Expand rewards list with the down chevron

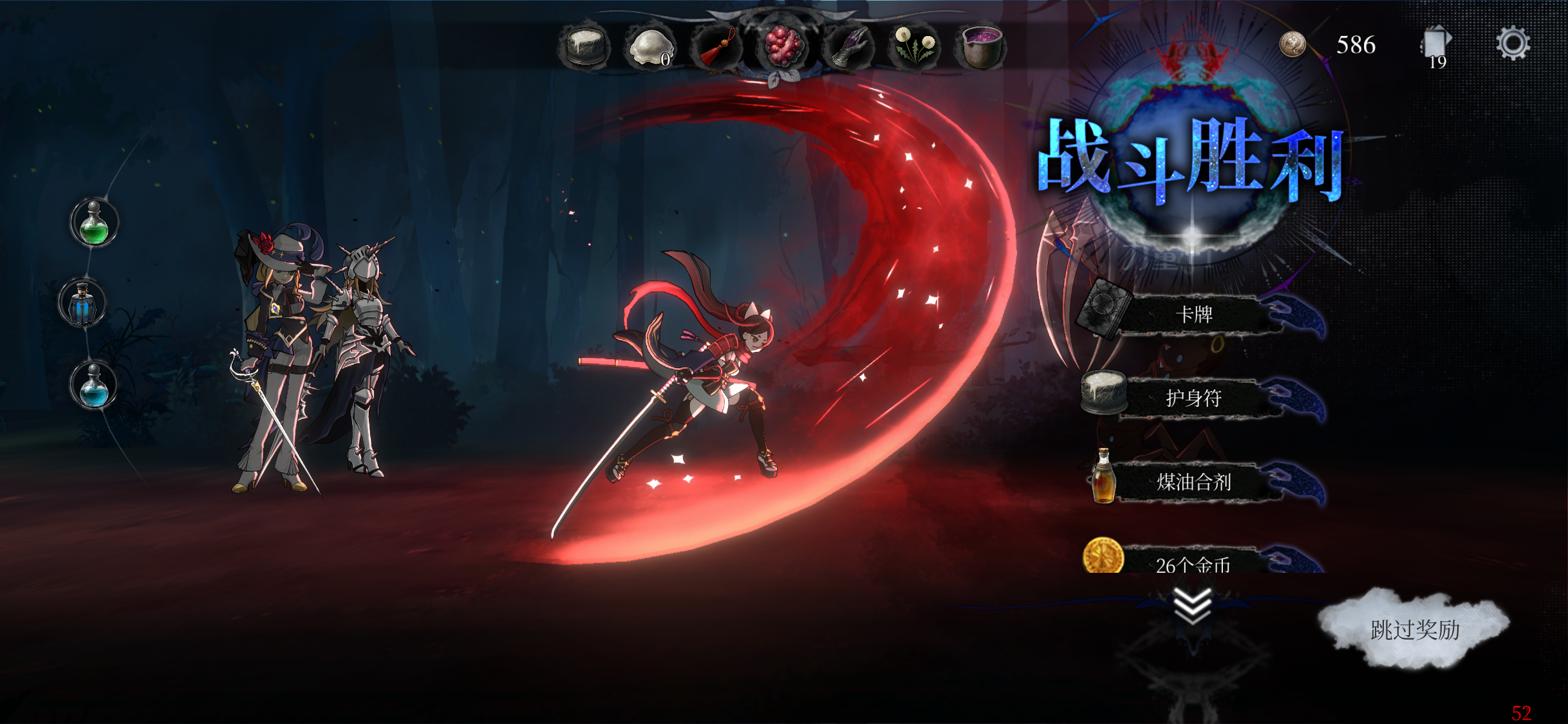click(x=1192, y=606)
